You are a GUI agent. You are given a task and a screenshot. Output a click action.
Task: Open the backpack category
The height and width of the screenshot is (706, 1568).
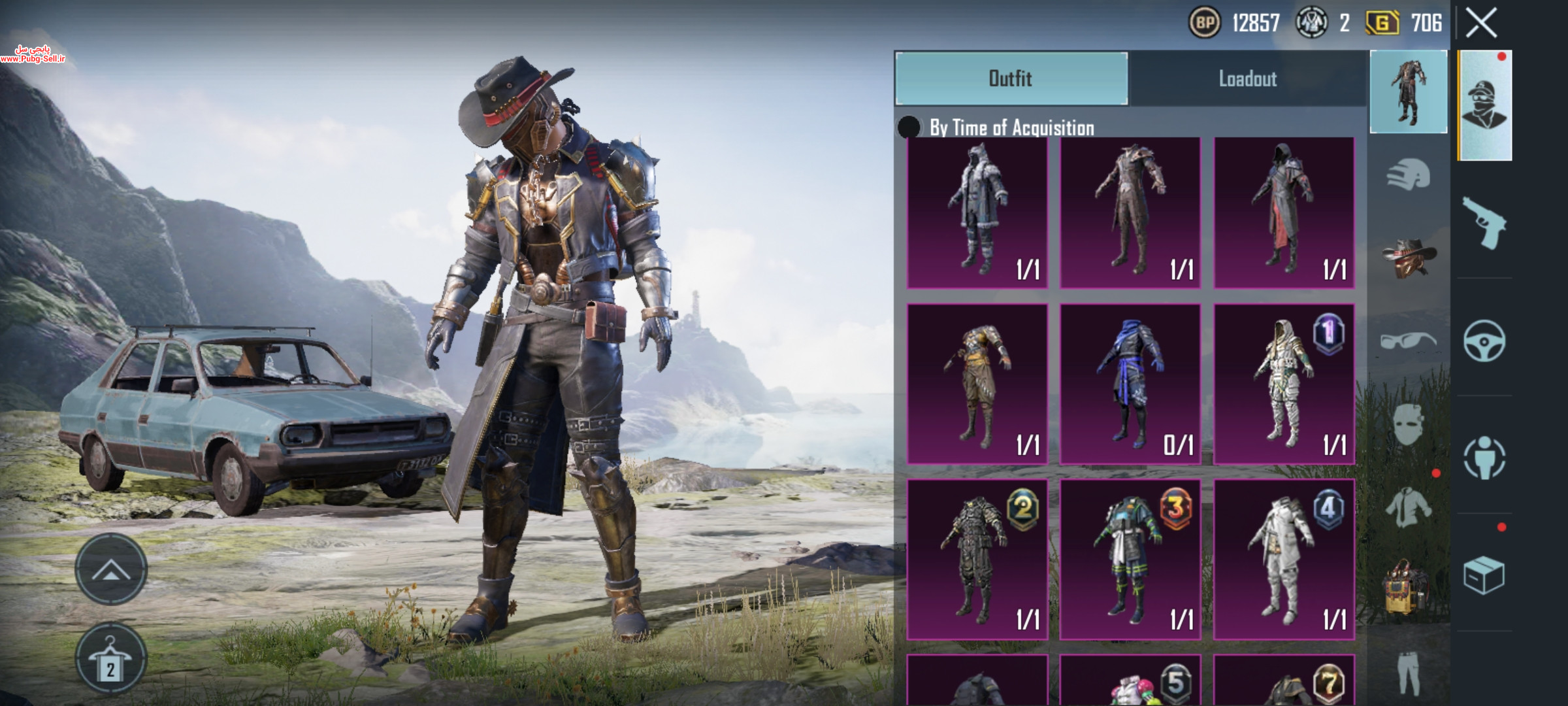pyautogui.click(x=1408, y=588)
